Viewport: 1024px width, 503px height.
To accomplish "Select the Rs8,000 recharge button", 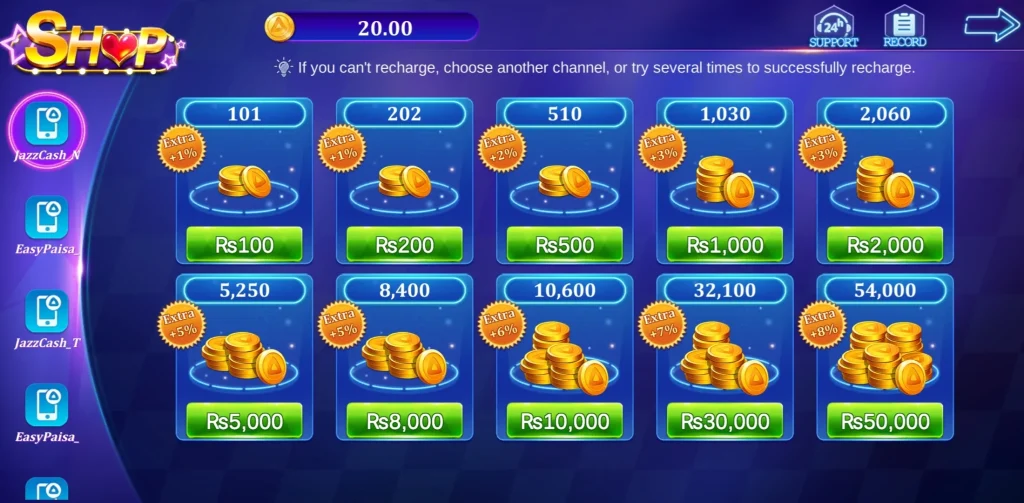I will [404, 421].
